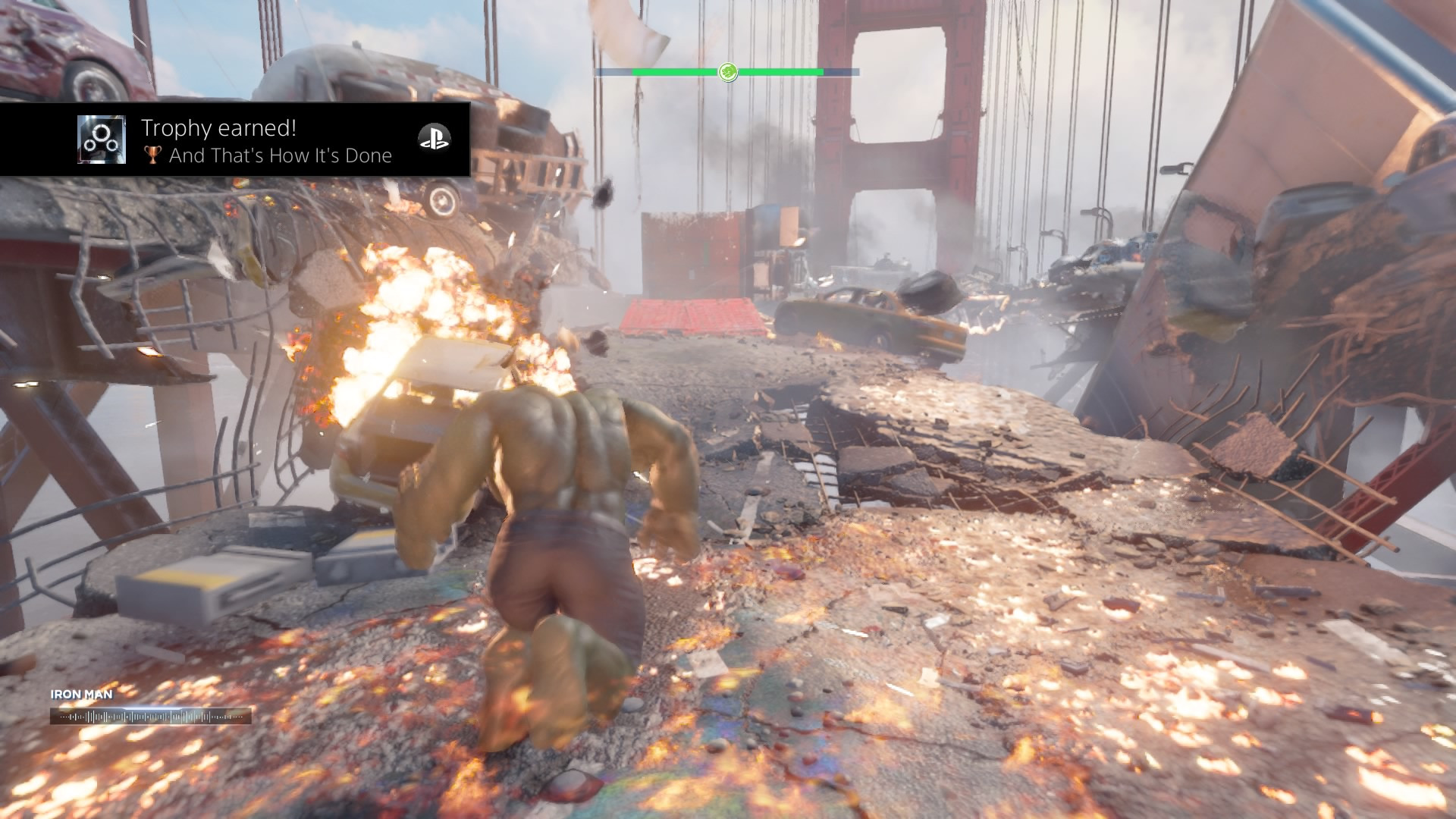1456x819 pixels.
Task: Select the PlayStation logo on the trophy banner
Action: tap(435, 138)
